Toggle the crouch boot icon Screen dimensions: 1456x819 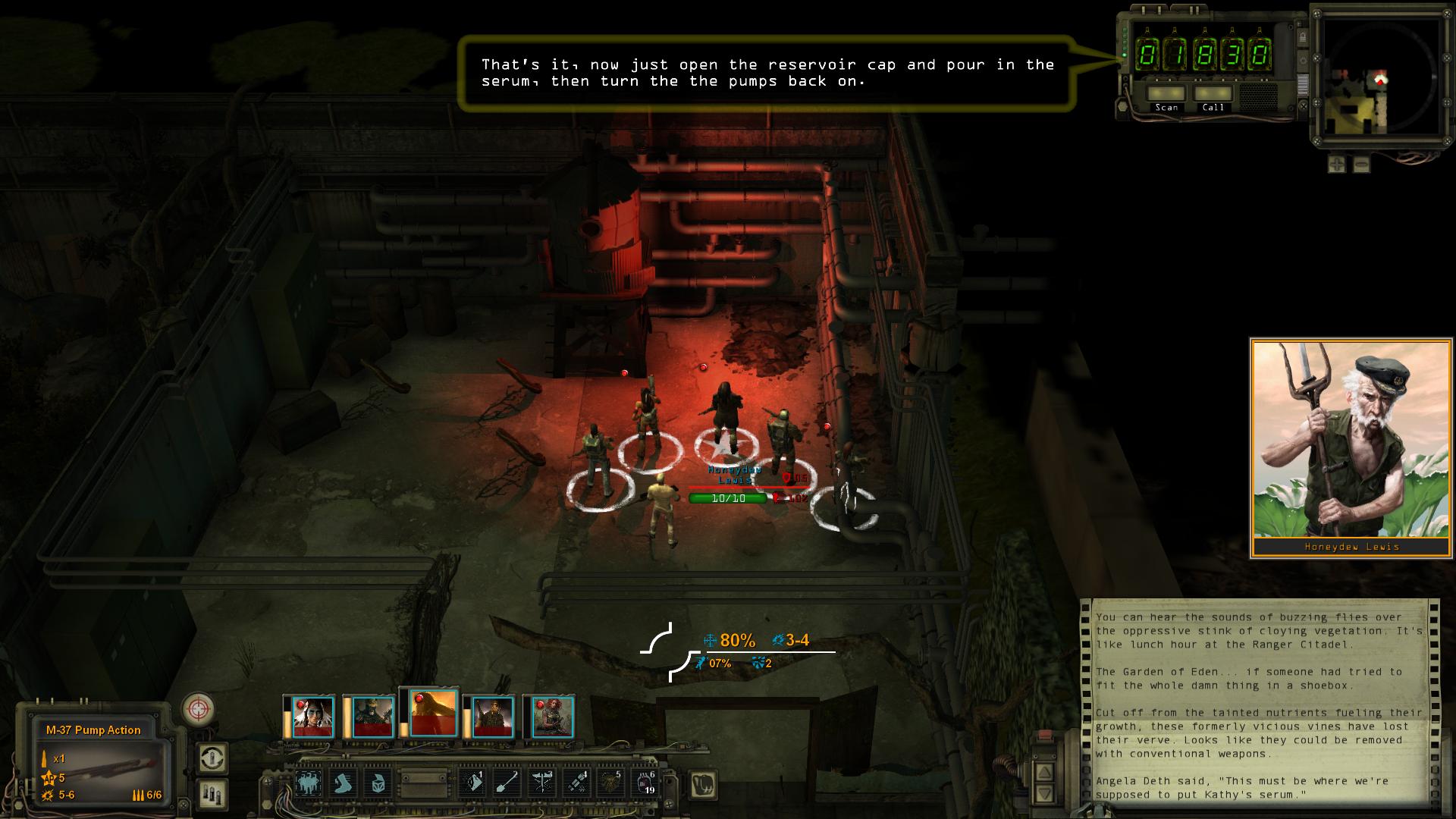coord(344,783)
